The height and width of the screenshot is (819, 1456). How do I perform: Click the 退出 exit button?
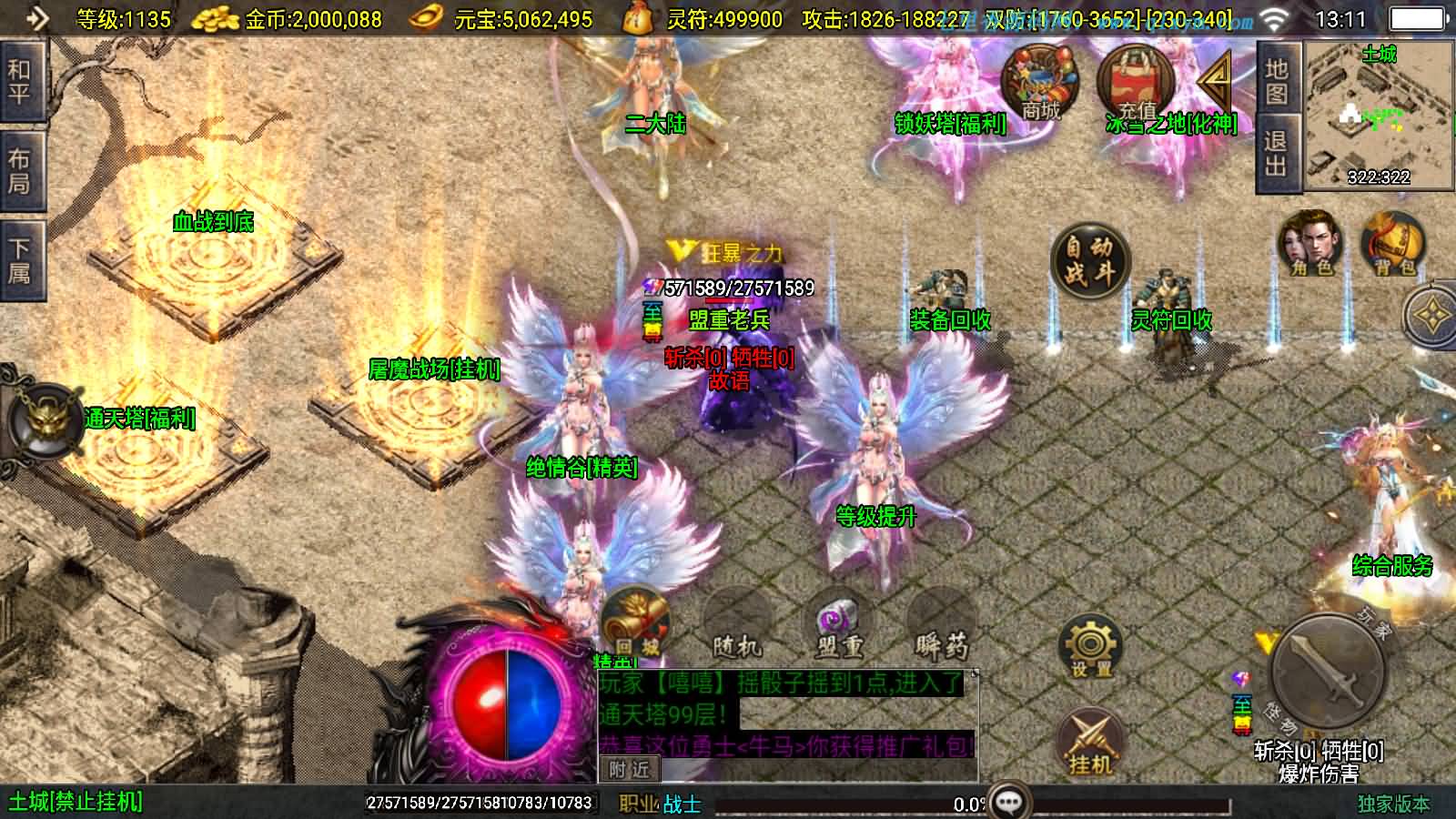click(x=1277, y=153)
